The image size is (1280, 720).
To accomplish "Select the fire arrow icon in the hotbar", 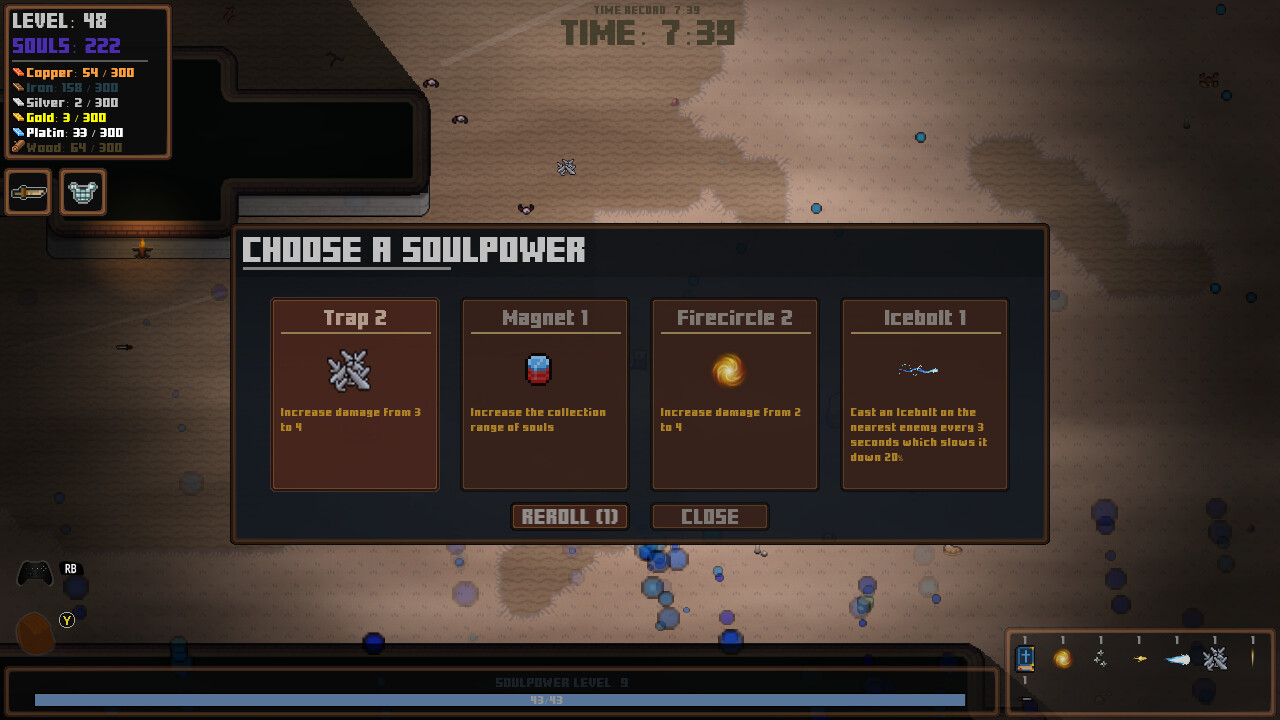I will [1139, 658].
